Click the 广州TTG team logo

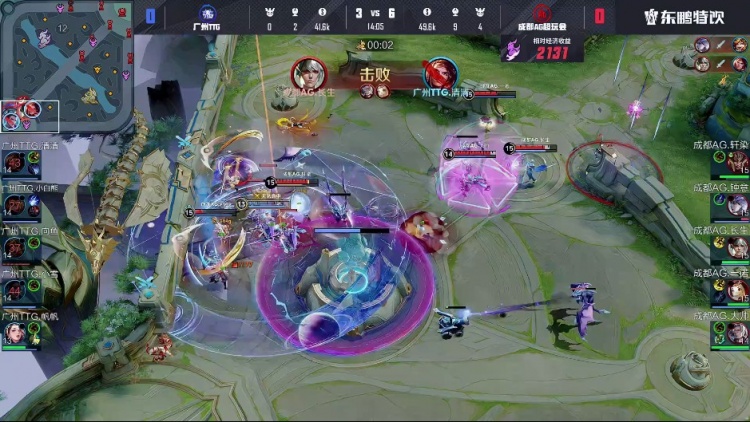tap(209, 13)
